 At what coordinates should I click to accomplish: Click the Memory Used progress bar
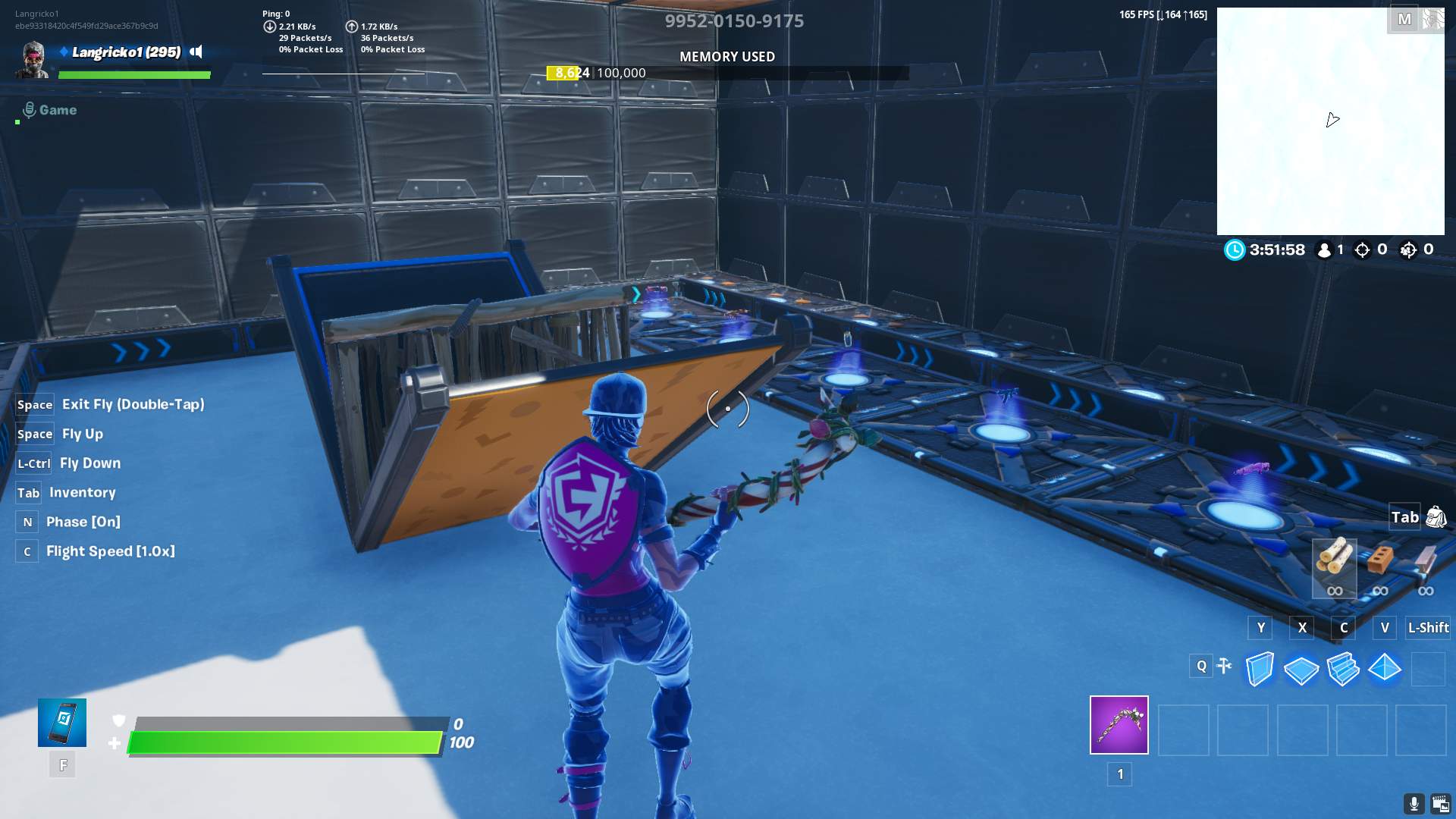(x=726, y=73)
